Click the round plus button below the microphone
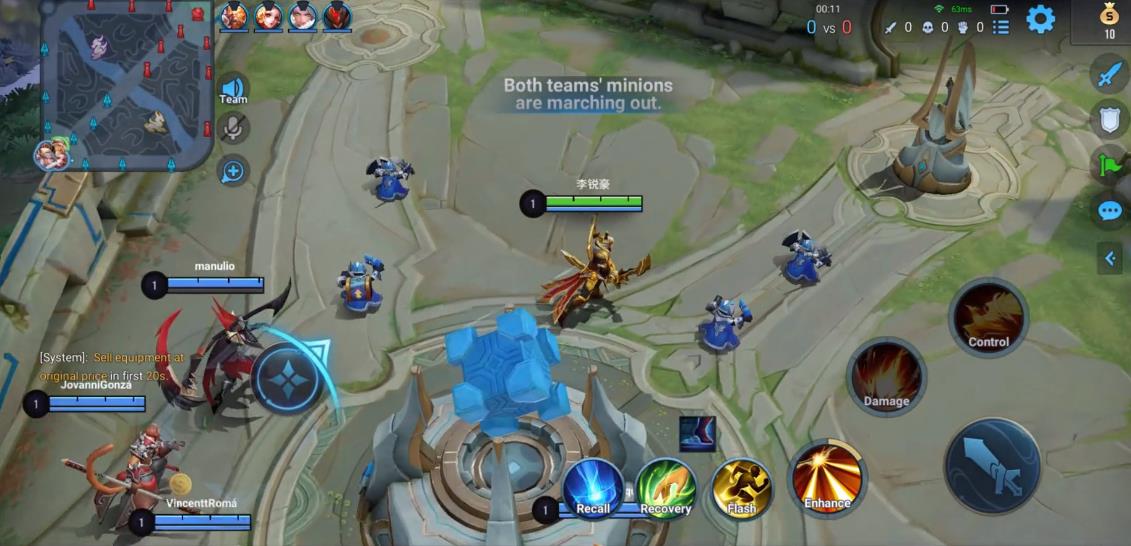Screen dimensions: 1131x546 [233, 171]
